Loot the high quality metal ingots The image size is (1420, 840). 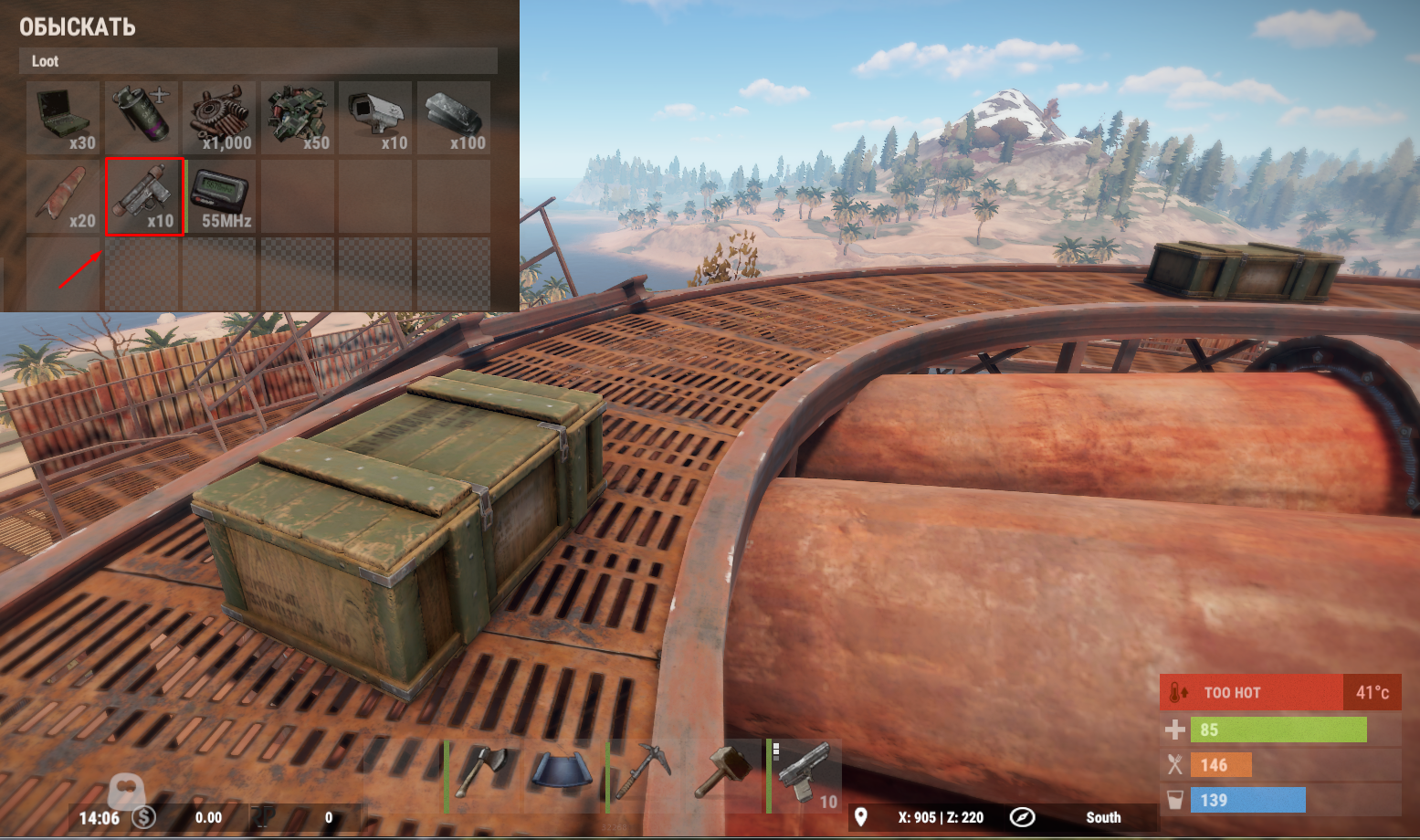click(x=455, y=118)
